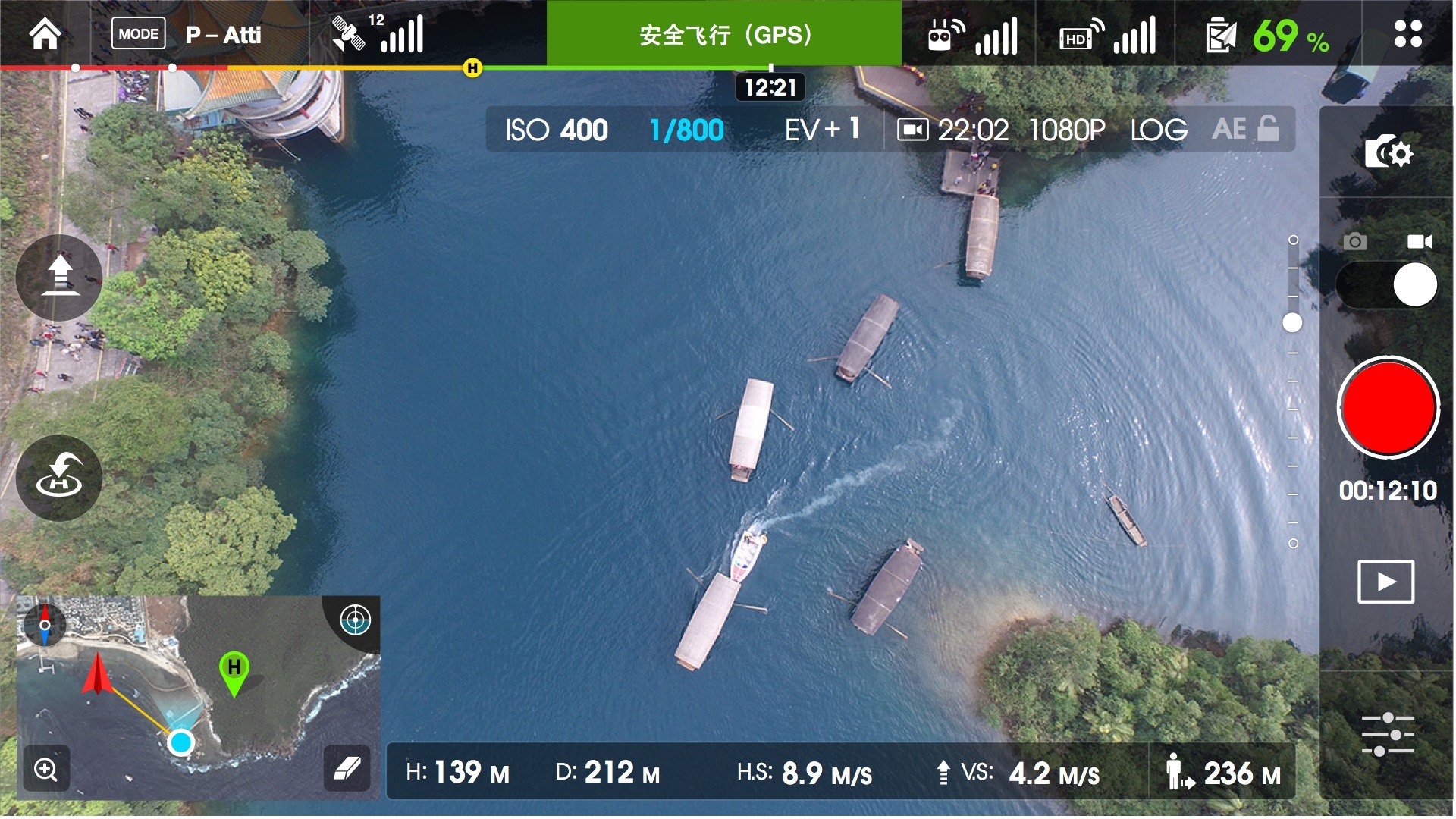1456x819 pixels.
Task: Tap the home icon in the top bar
Action: click(x=43, y=33)
